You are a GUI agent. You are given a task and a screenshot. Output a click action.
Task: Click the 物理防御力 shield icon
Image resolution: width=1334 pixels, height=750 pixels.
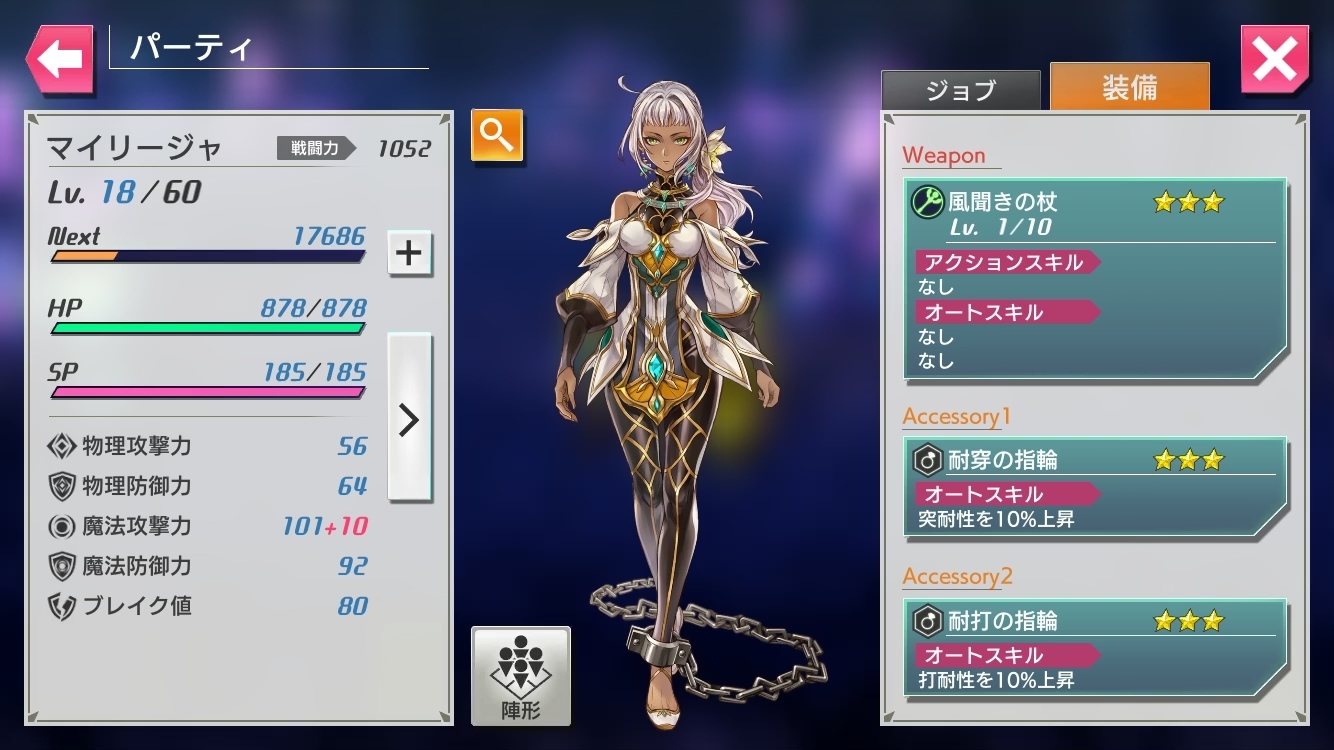62,487
